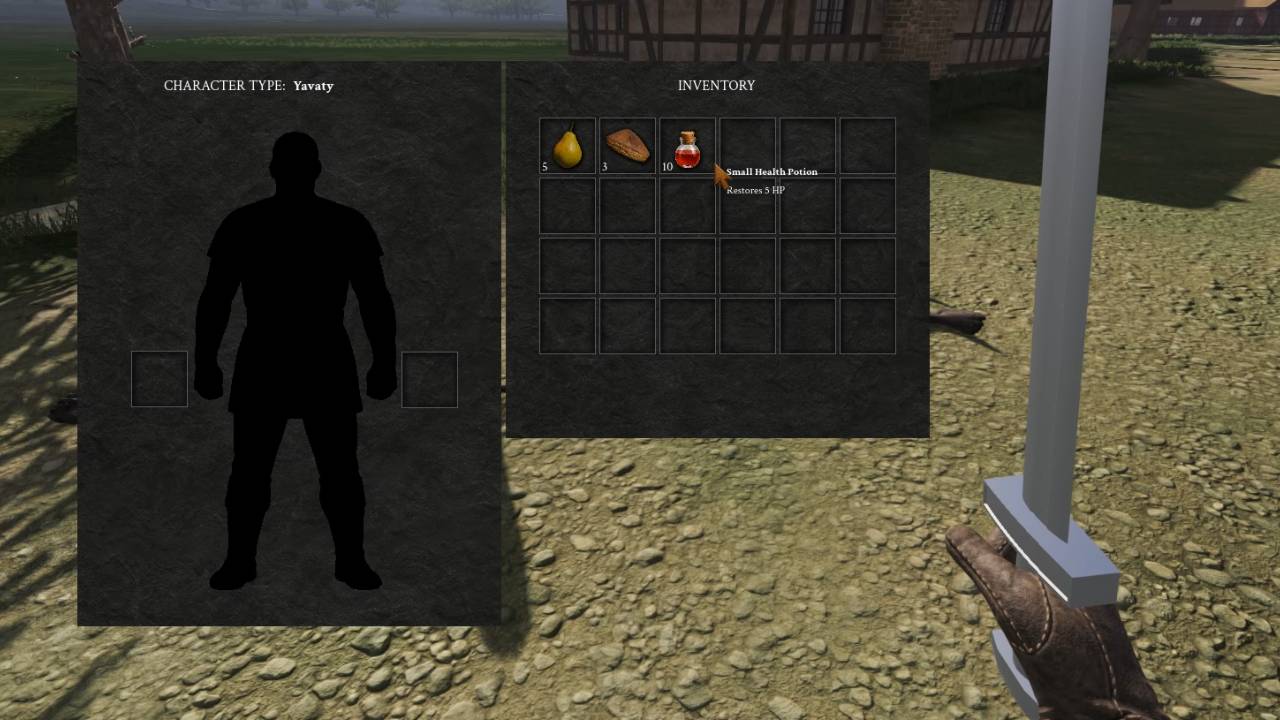
Task: Use the Small Health Potion slot
Action: [x=687, y=146]
